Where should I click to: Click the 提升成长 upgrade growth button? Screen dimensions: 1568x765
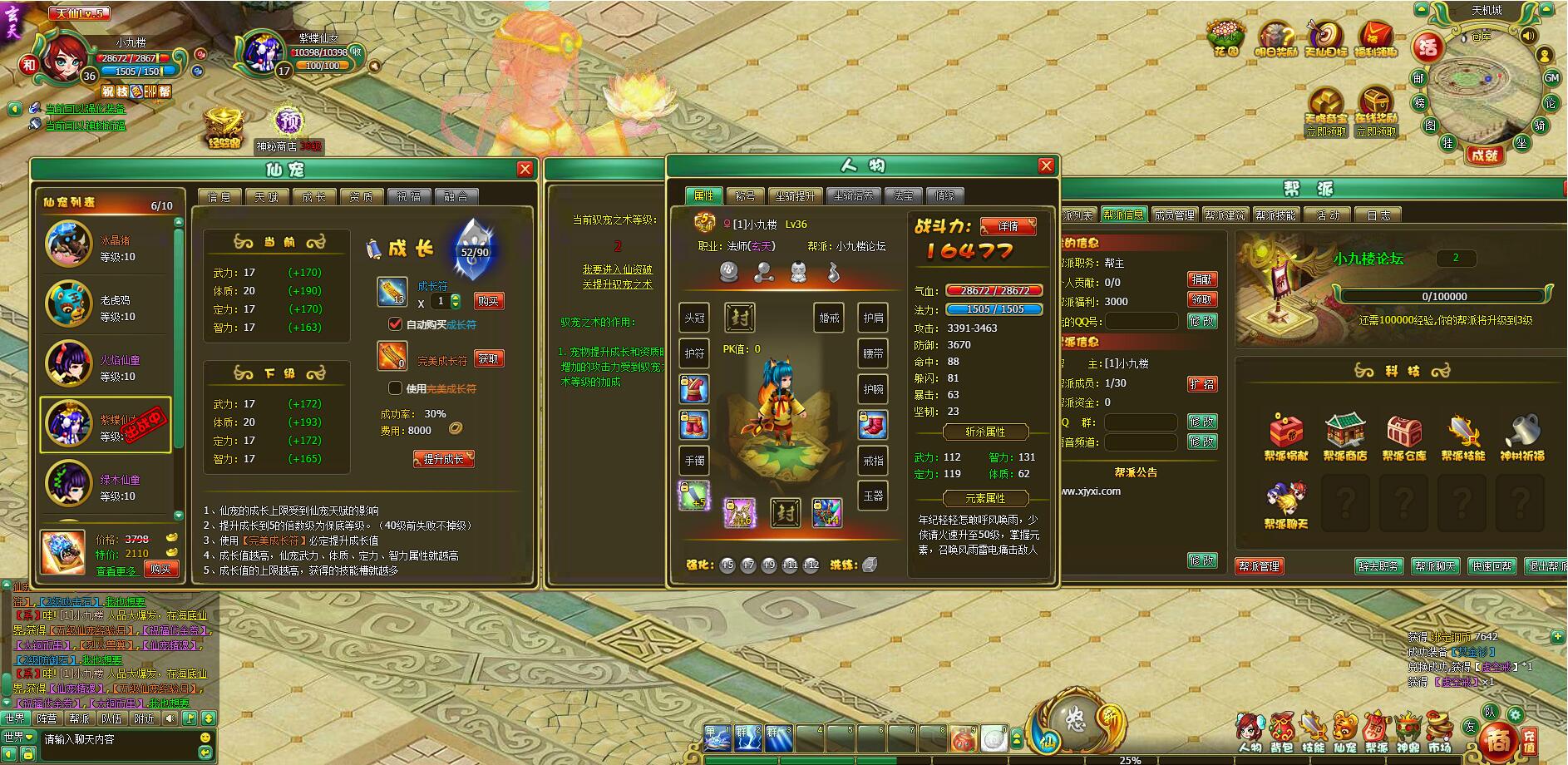443,459
